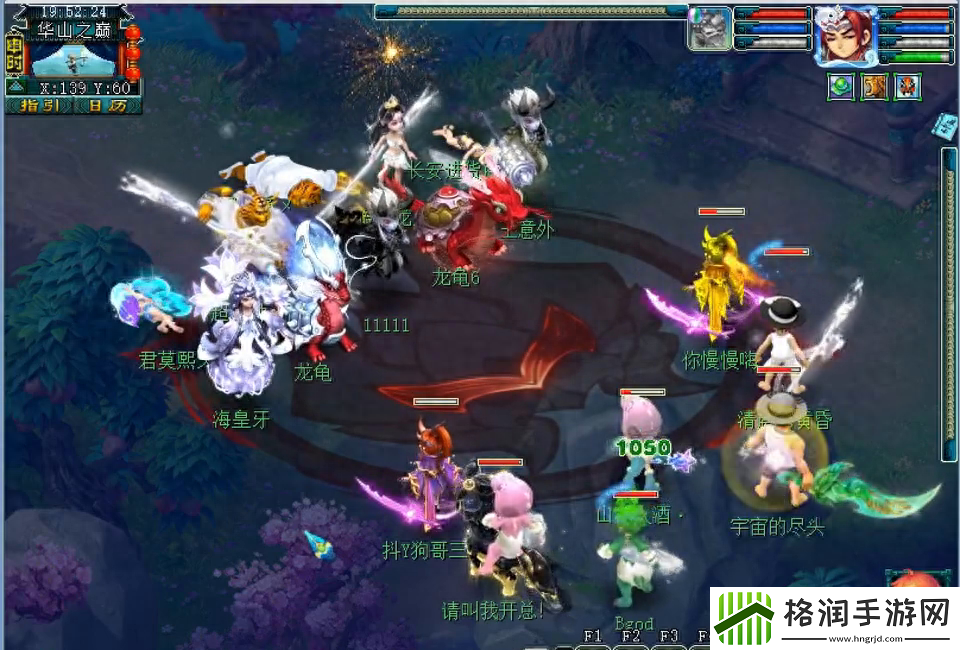
Task: Click the green orb buff icon
Action: tap(840, 87)
